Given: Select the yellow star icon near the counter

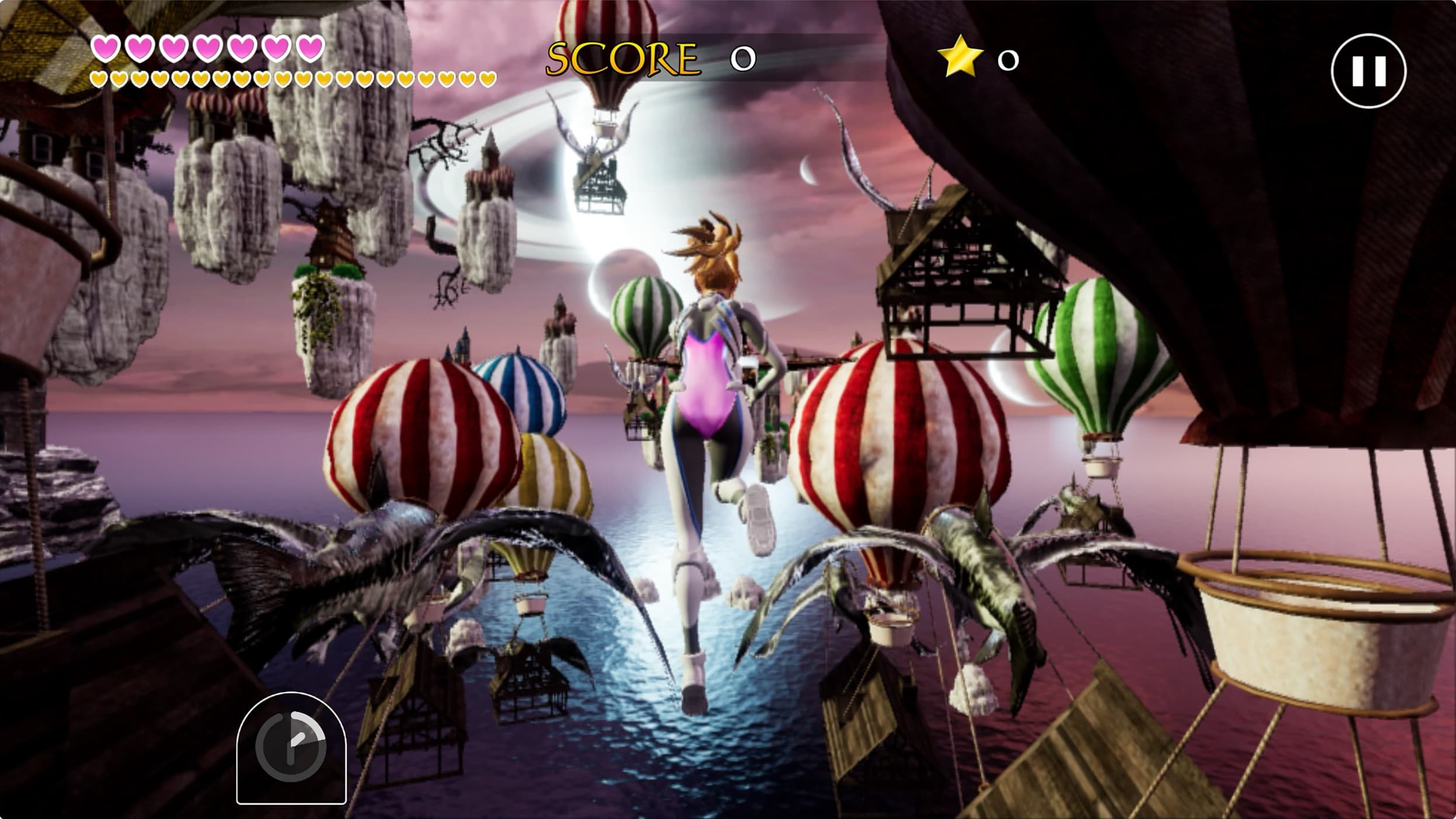Looking at the screenshot, I should 959,59.
